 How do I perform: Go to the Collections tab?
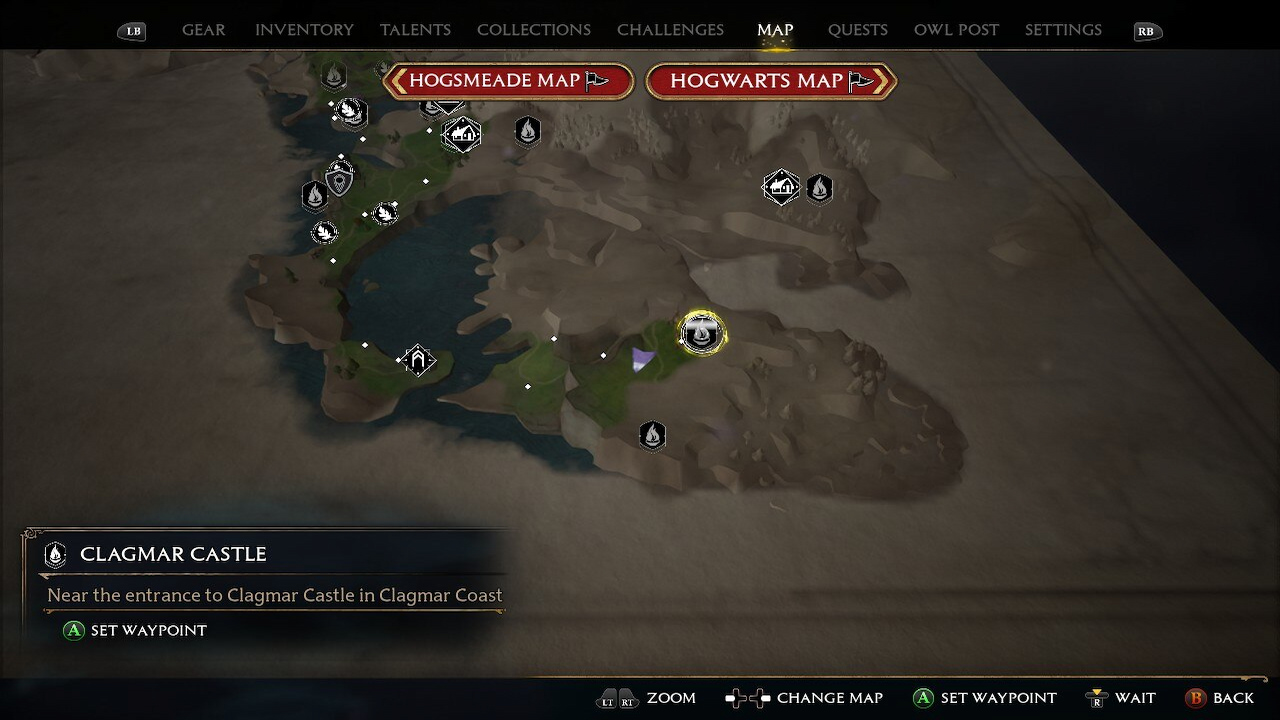coord(533,30)
